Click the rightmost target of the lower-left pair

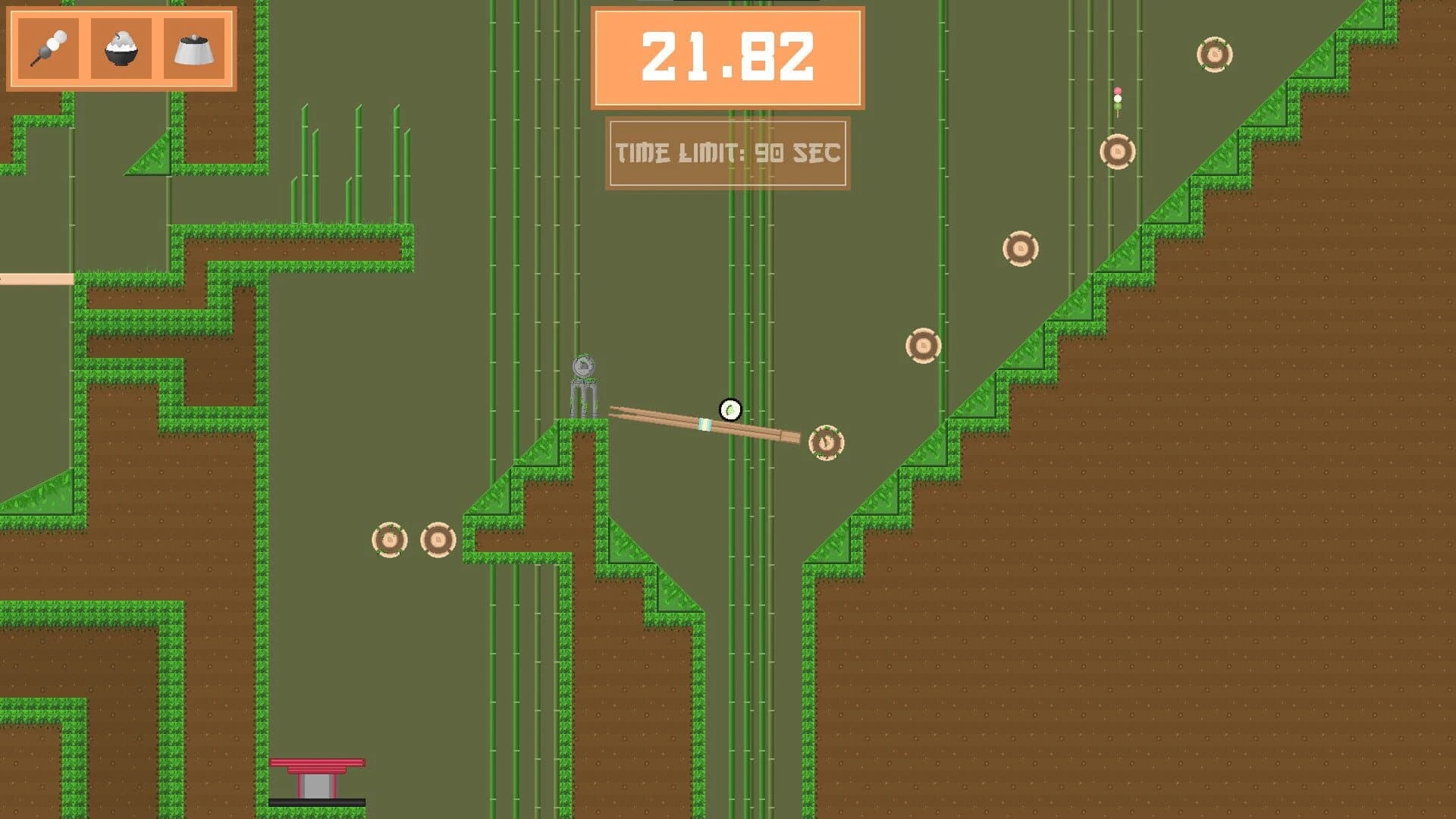[438, 539]
